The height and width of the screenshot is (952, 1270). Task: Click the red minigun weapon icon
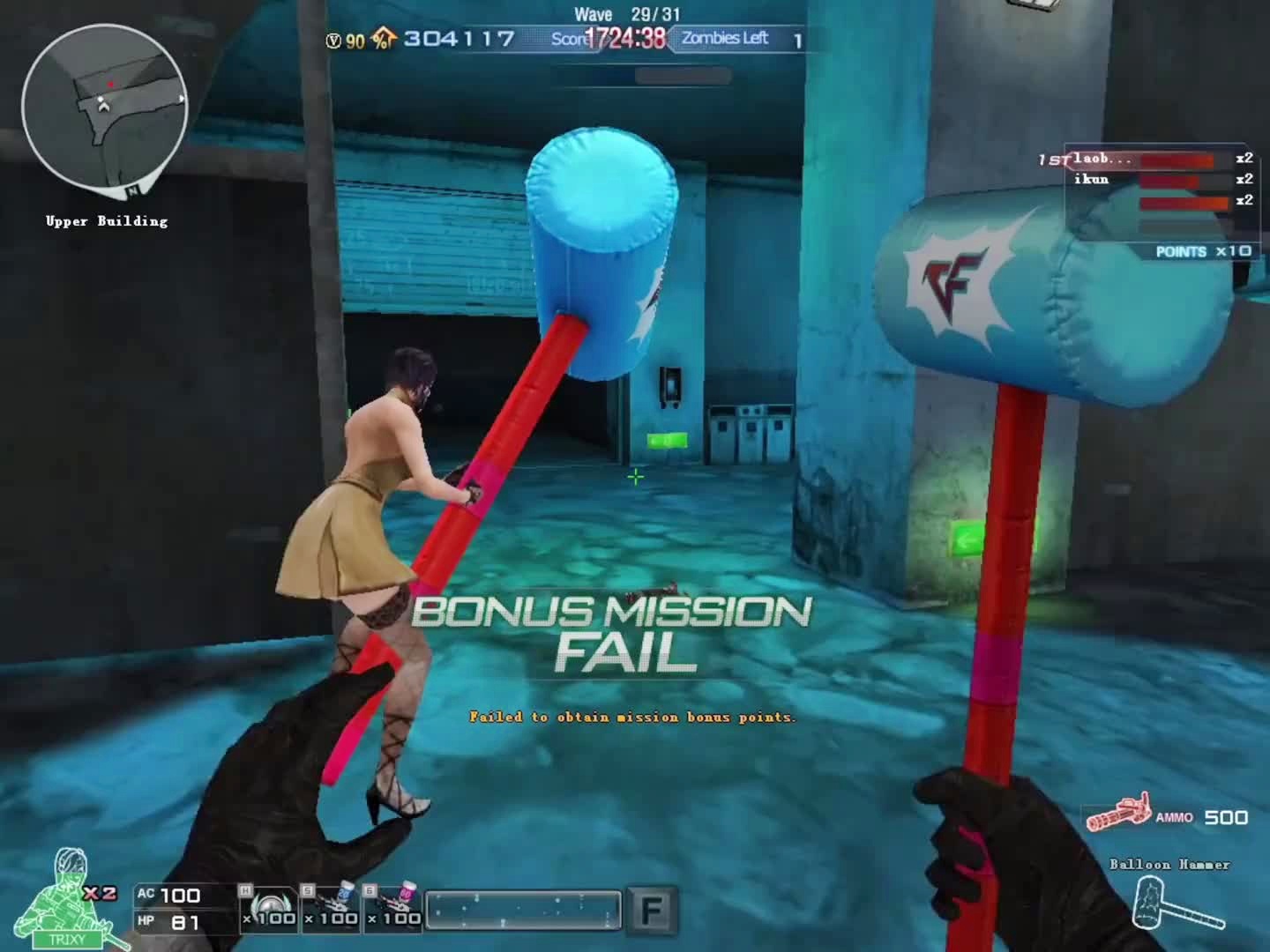tap(1118, 813)
